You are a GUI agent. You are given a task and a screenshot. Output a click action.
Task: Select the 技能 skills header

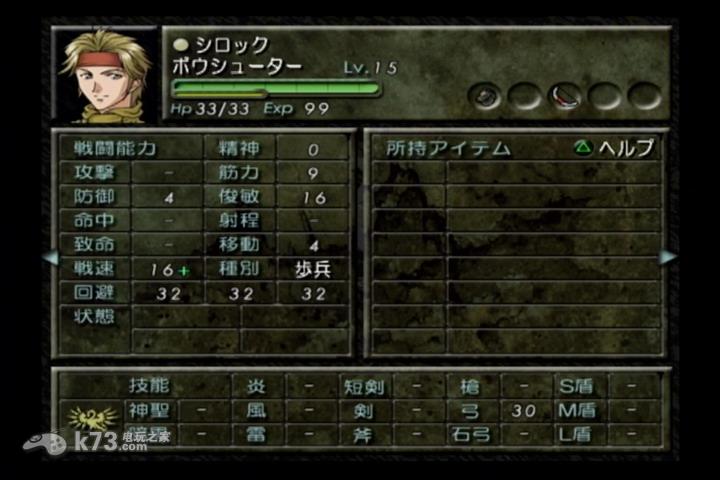click(x=149, y=385)
